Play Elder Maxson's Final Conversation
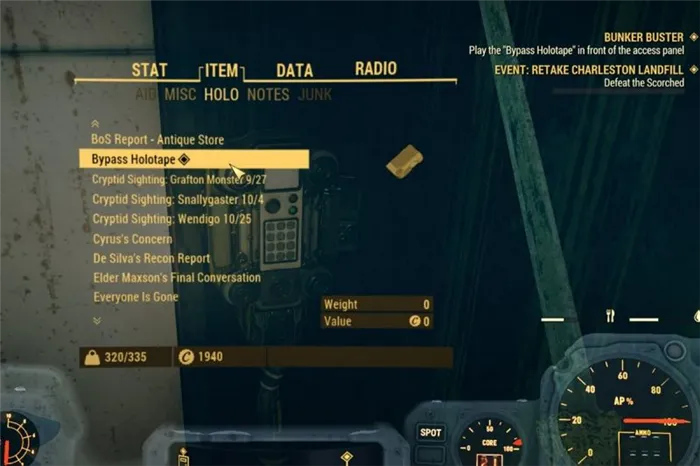The width and height of the screenshot is (700, 466). 177,278
